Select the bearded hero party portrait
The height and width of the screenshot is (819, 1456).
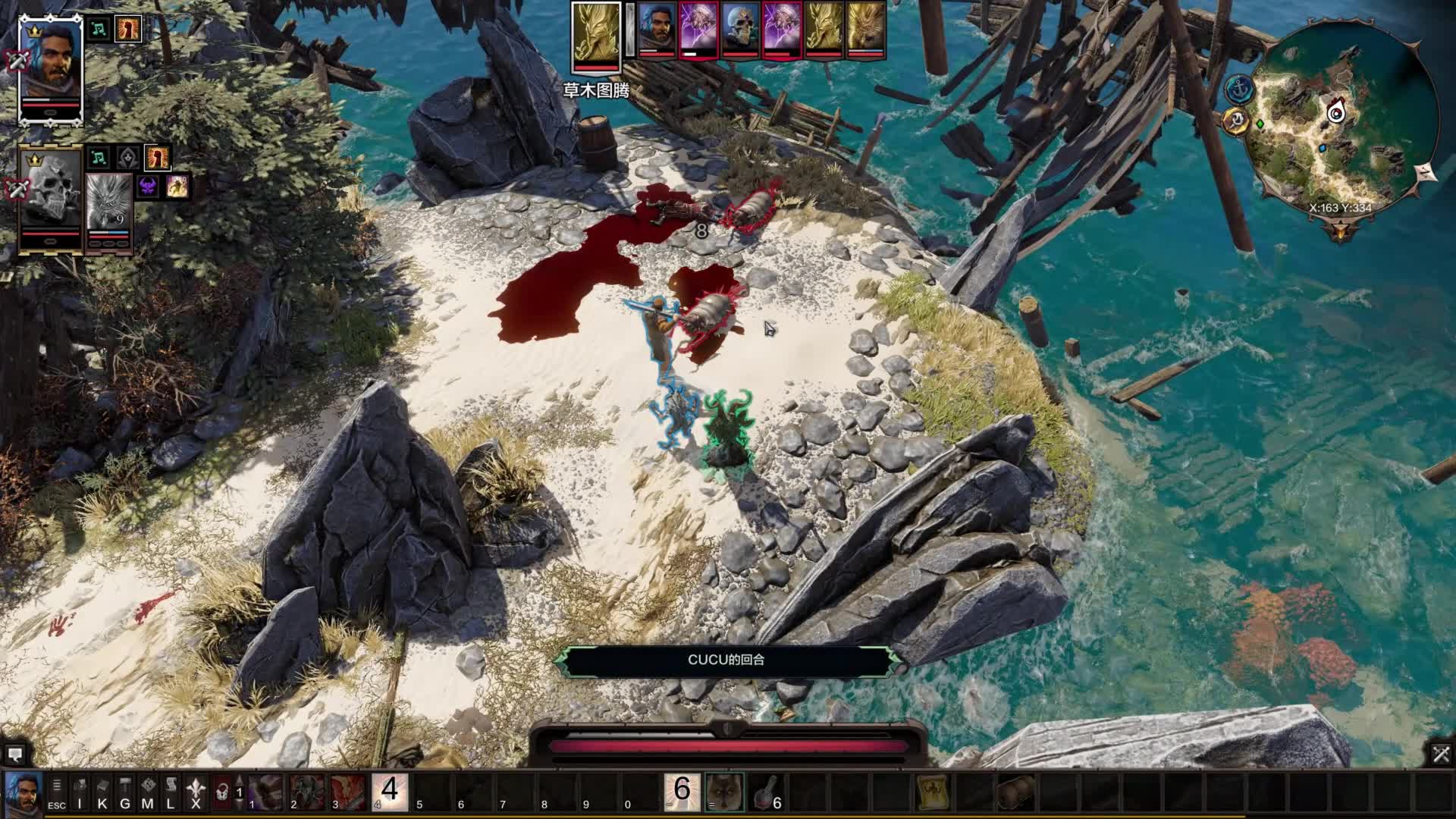pos(50,67)
